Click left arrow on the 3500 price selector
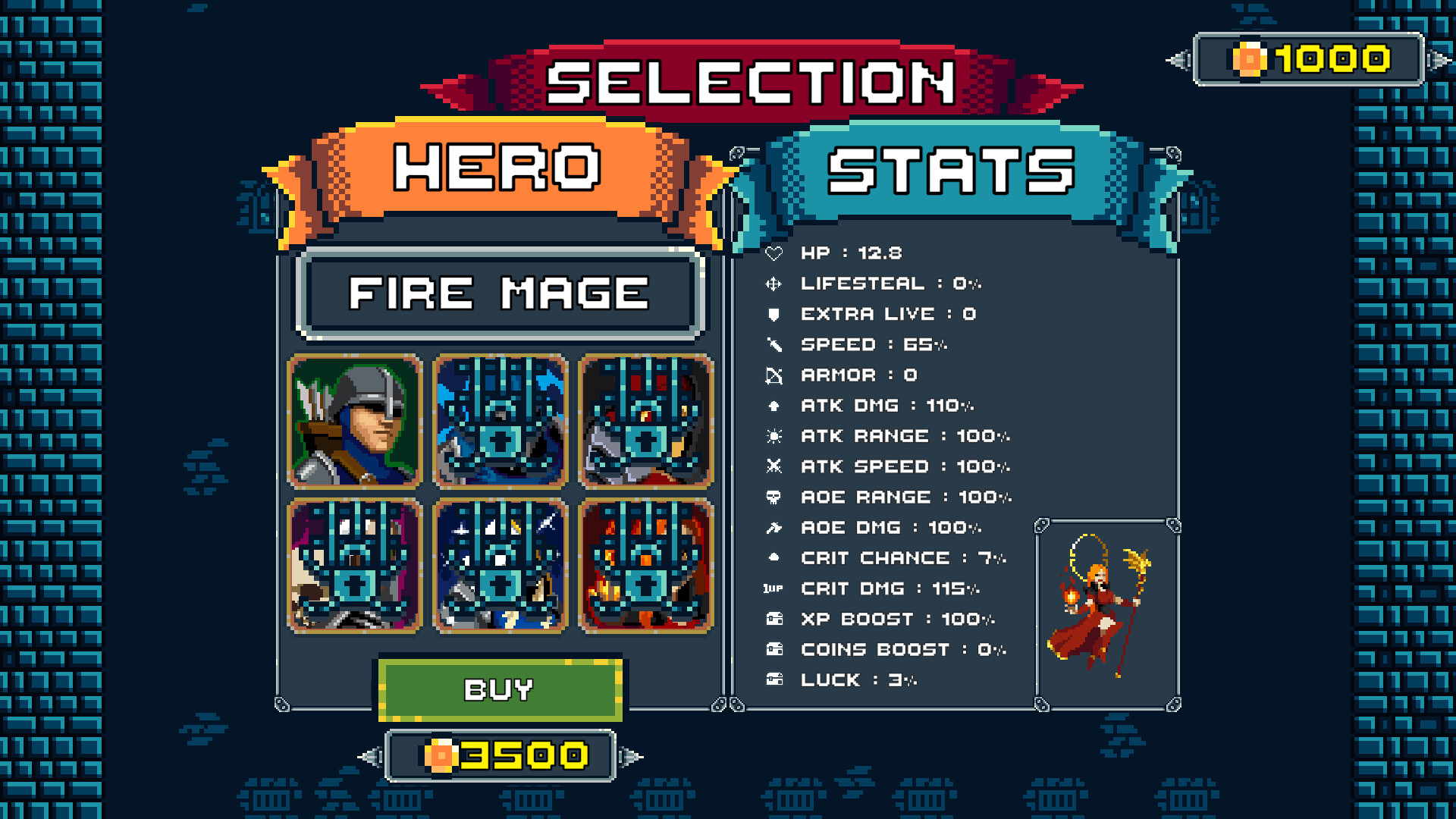Image resolution: width=1456 pixels, height=819 pixels. click(372, 756)
